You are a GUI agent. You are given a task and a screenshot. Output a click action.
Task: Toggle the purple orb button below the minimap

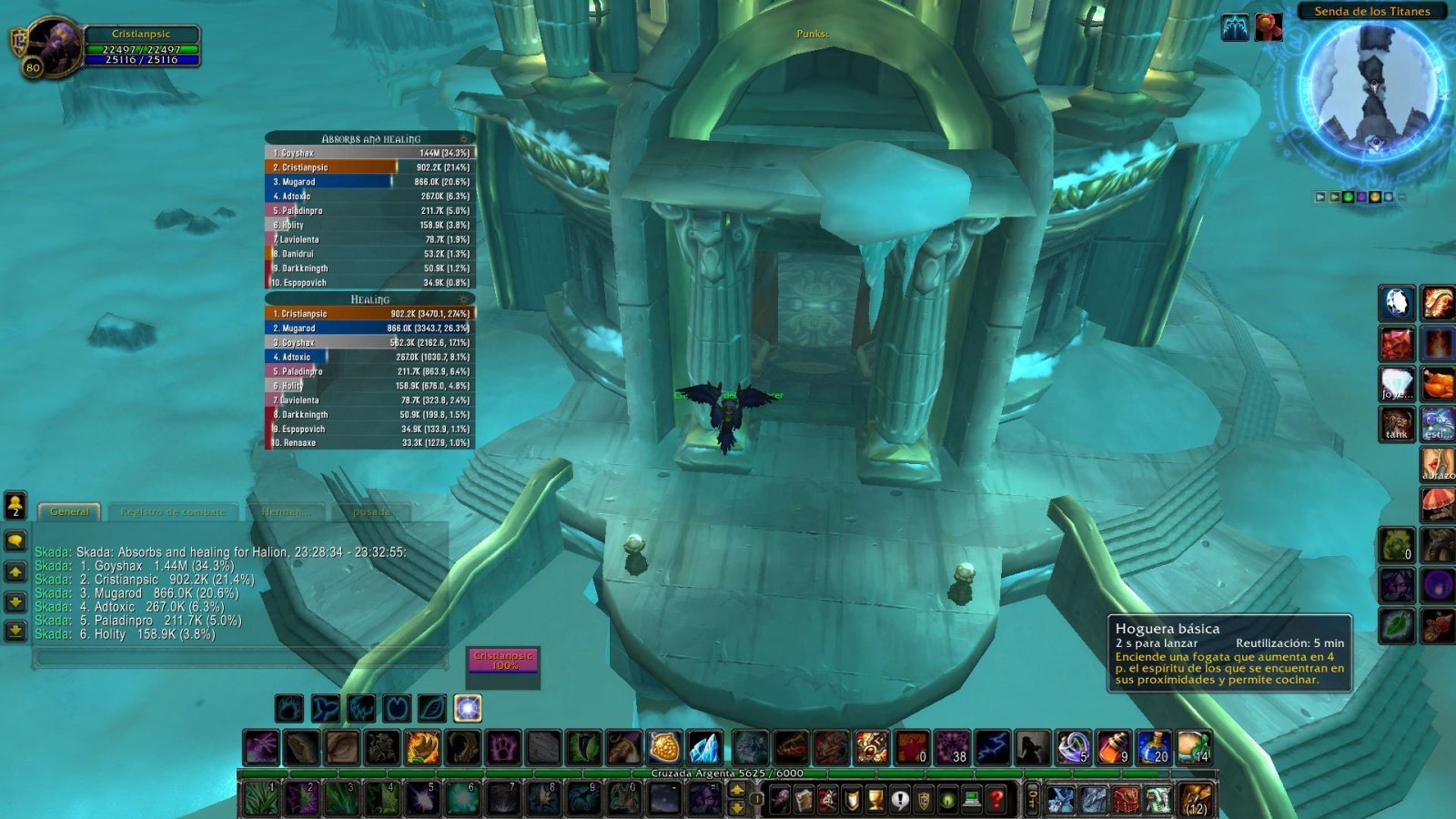[x=1362, y=197]
